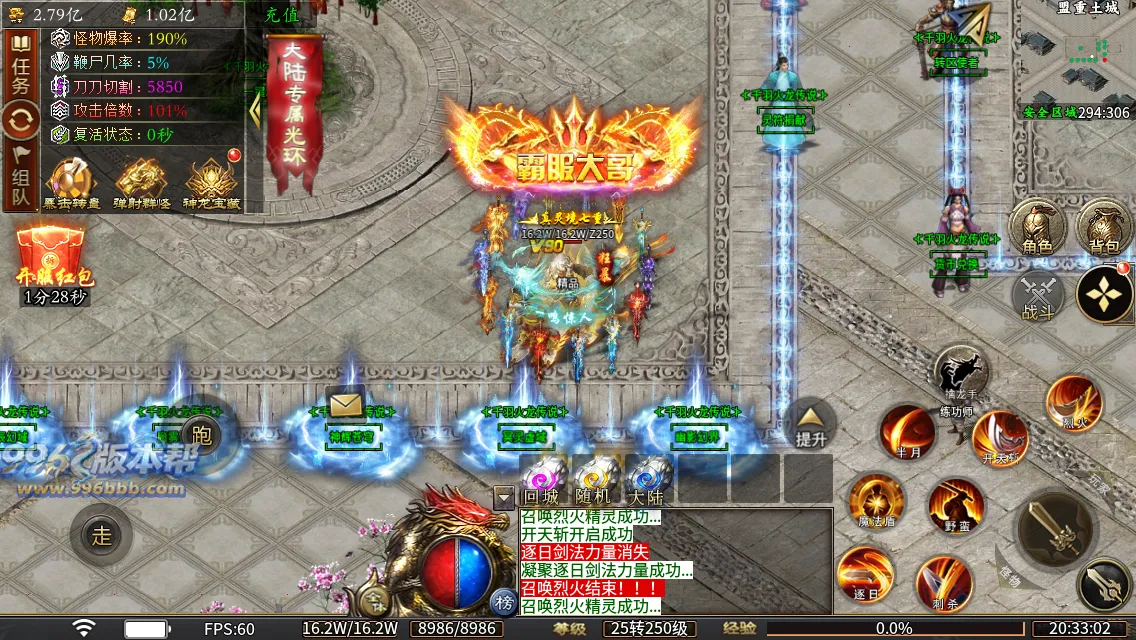The height and width of the screenshot is (640, 1136).
Task: Open the 背包 backpack
Action: pyautogui.click(x=1104, y=228)
